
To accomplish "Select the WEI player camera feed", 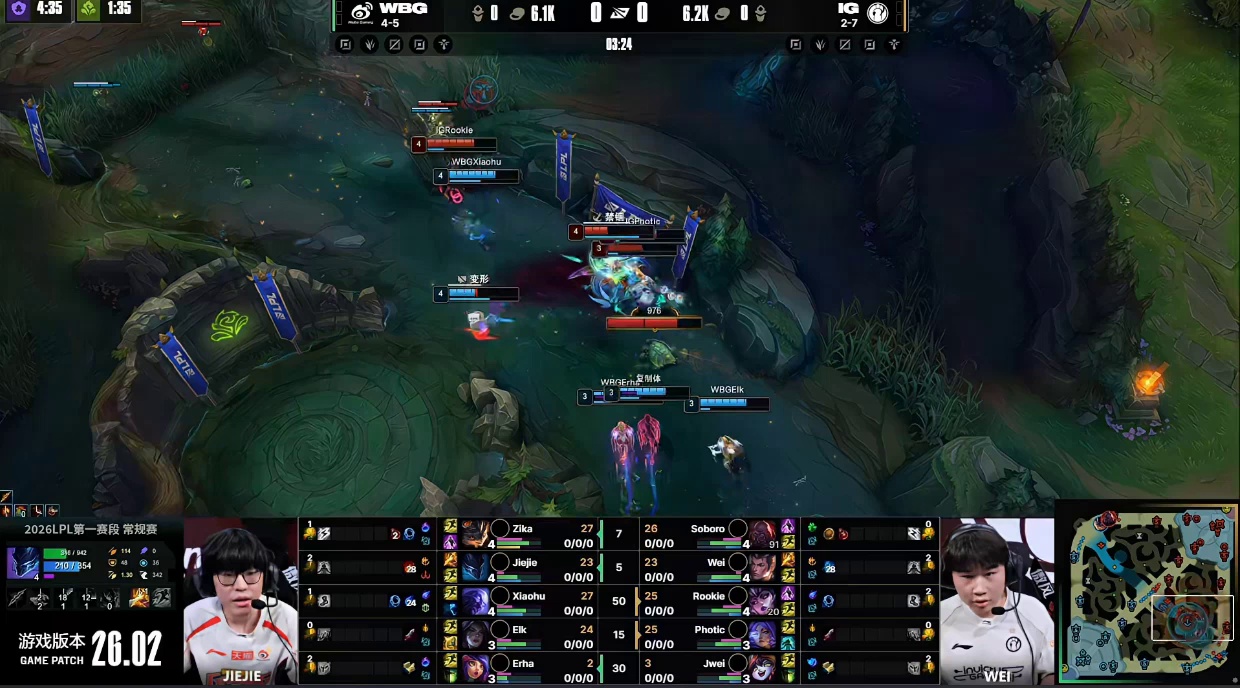I will [x=997, y=600].
